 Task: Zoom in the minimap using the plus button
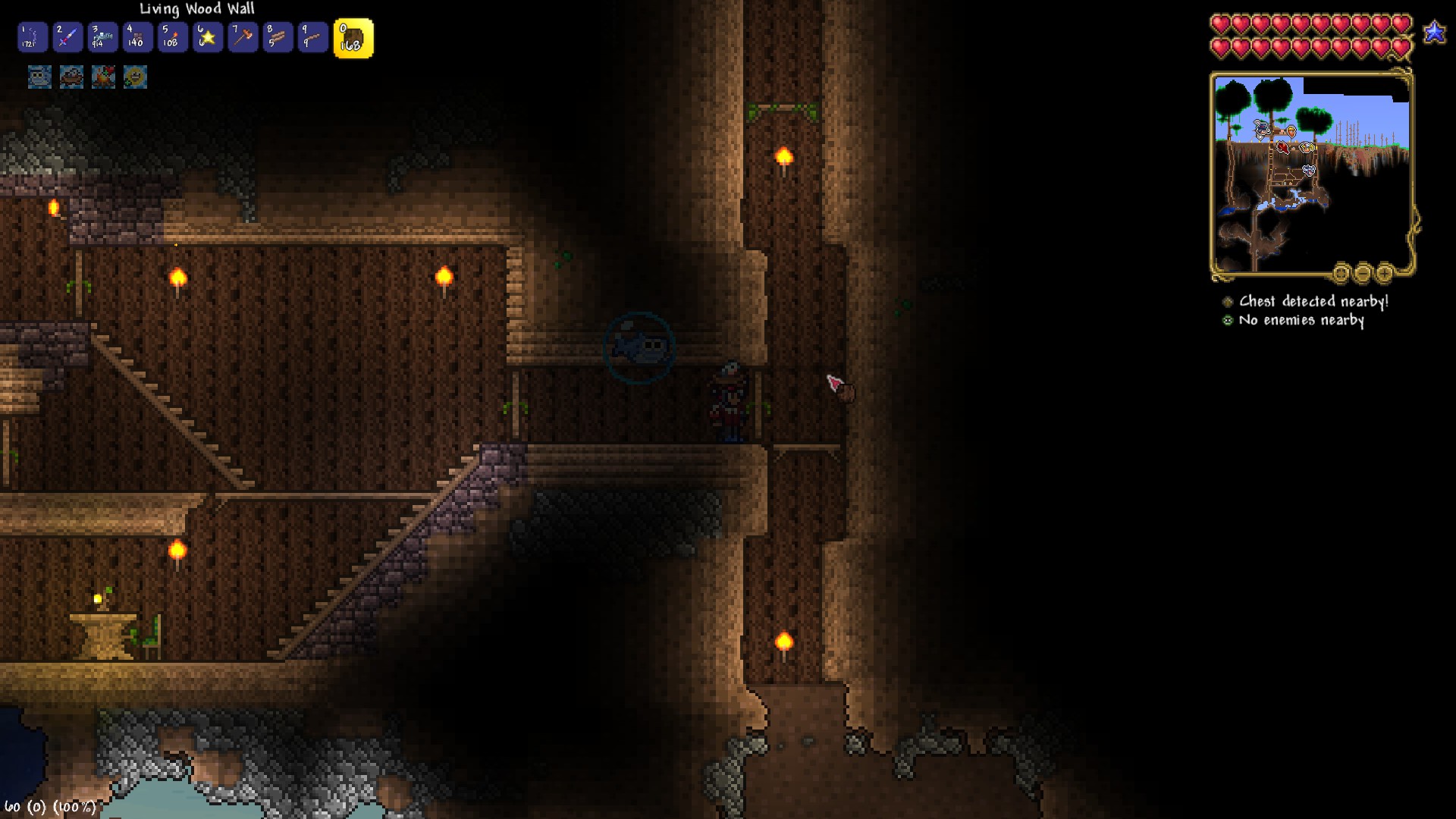tap(1385, 273)
